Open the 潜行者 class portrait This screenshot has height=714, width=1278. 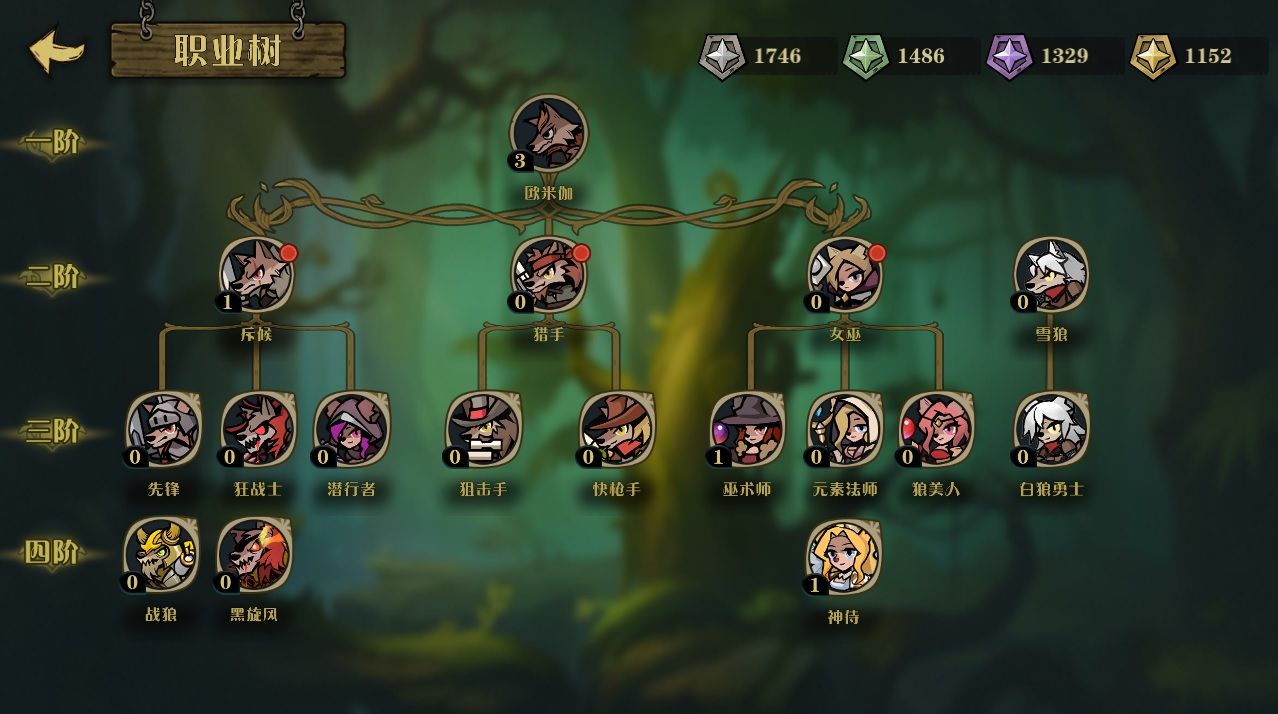pyautogui.click(x=351, y=429)
